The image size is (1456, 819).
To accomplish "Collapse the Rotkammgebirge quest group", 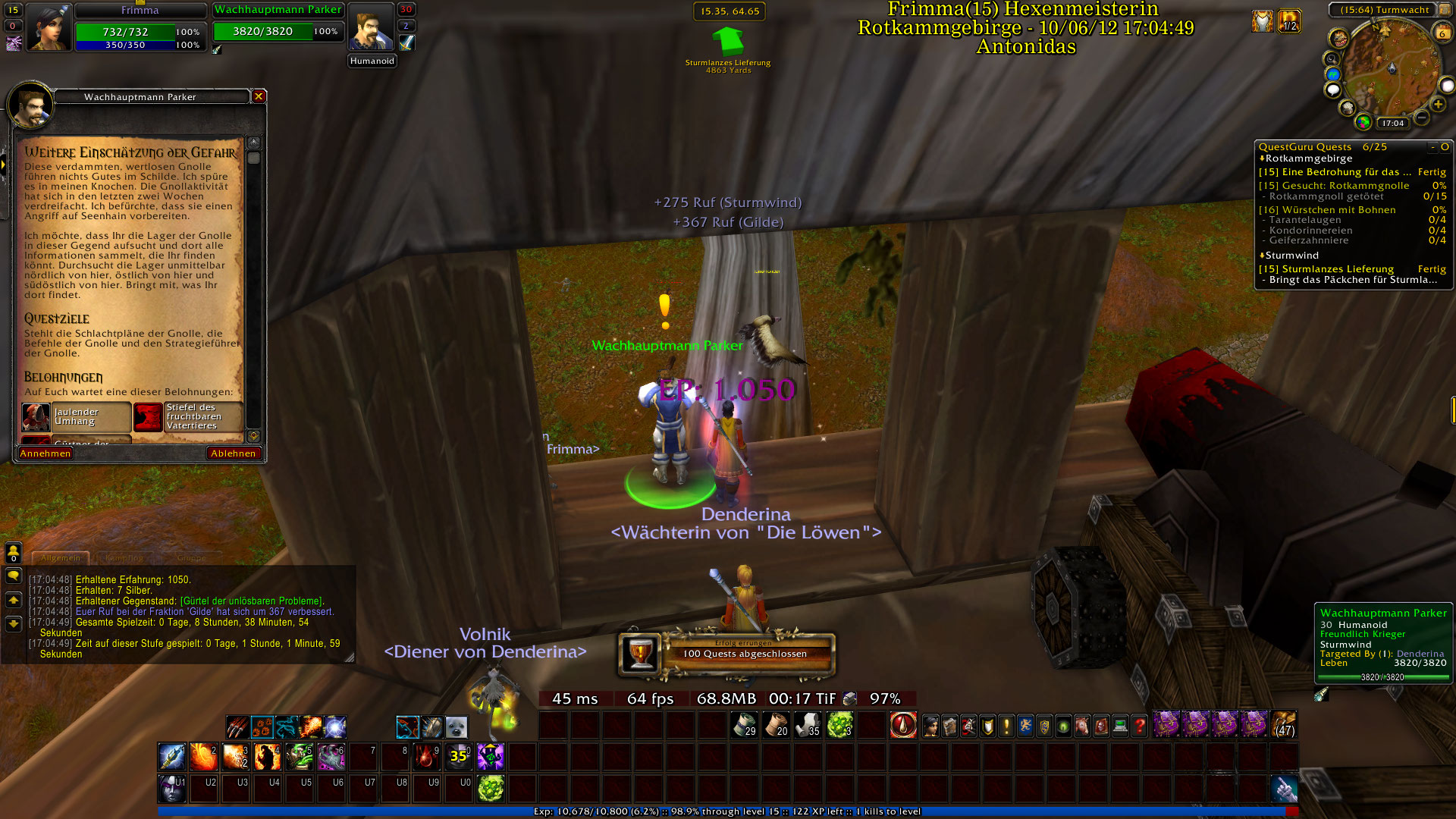I will 1262,158.
